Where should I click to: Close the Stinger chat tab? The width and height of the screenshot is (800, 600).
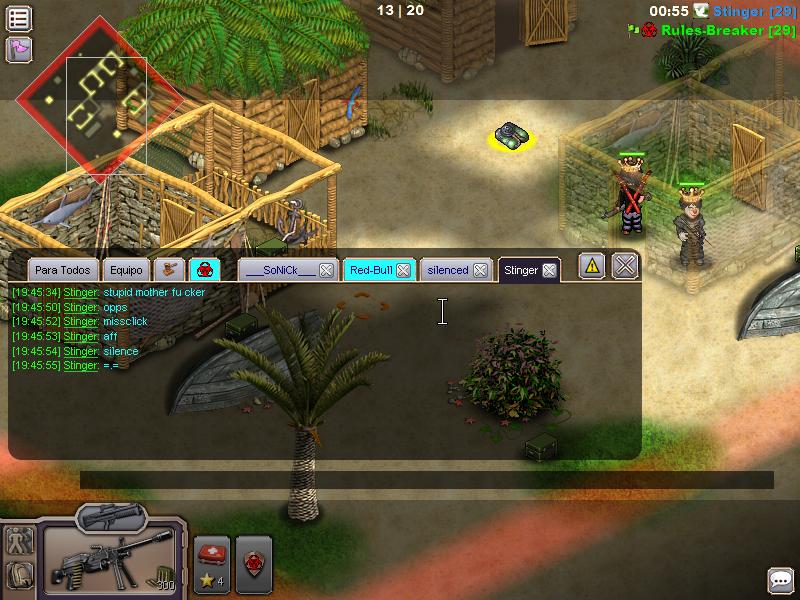click(549, 270)
